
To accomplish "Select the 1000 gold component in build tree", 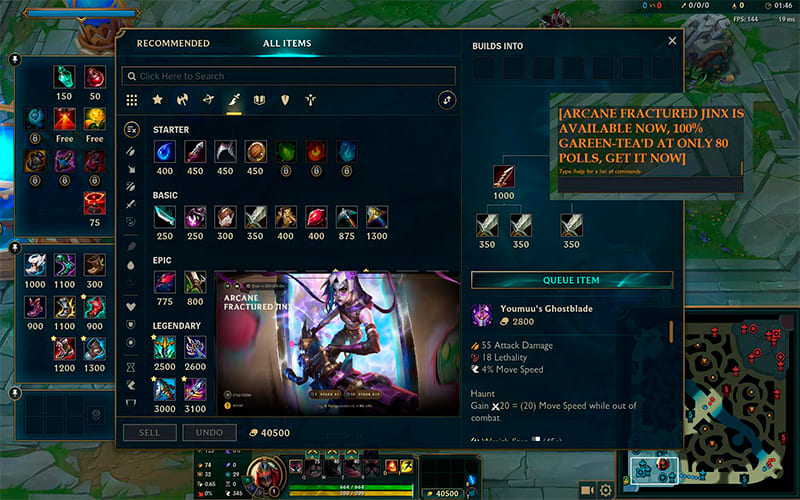I will click(x=505, y=177).
